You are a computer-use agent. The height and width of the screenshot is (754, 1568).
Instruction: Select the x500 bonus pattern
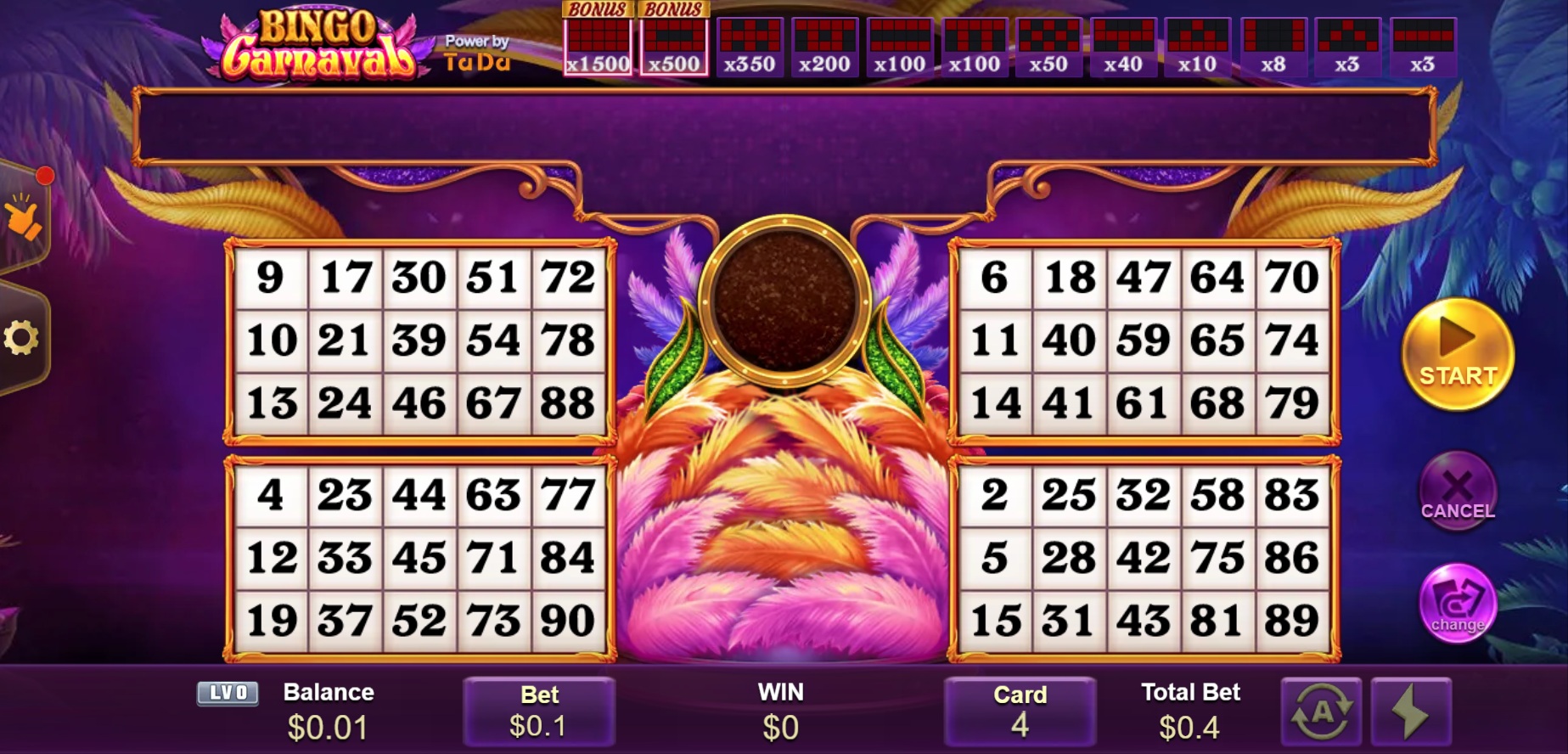point(674,48)
